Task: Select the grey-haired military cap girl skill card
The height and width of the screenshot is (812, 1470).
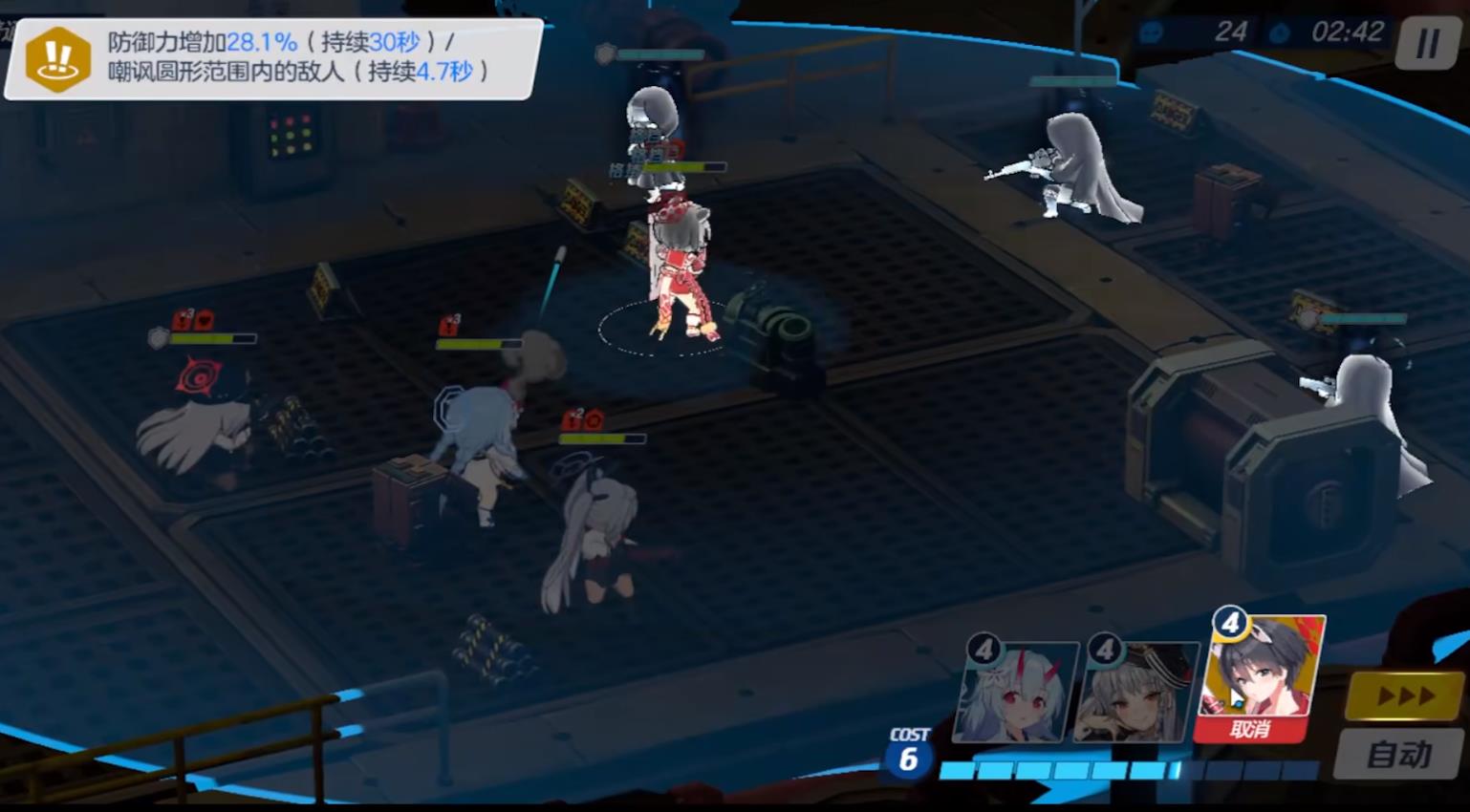Action: click(x=1135, y=691)
